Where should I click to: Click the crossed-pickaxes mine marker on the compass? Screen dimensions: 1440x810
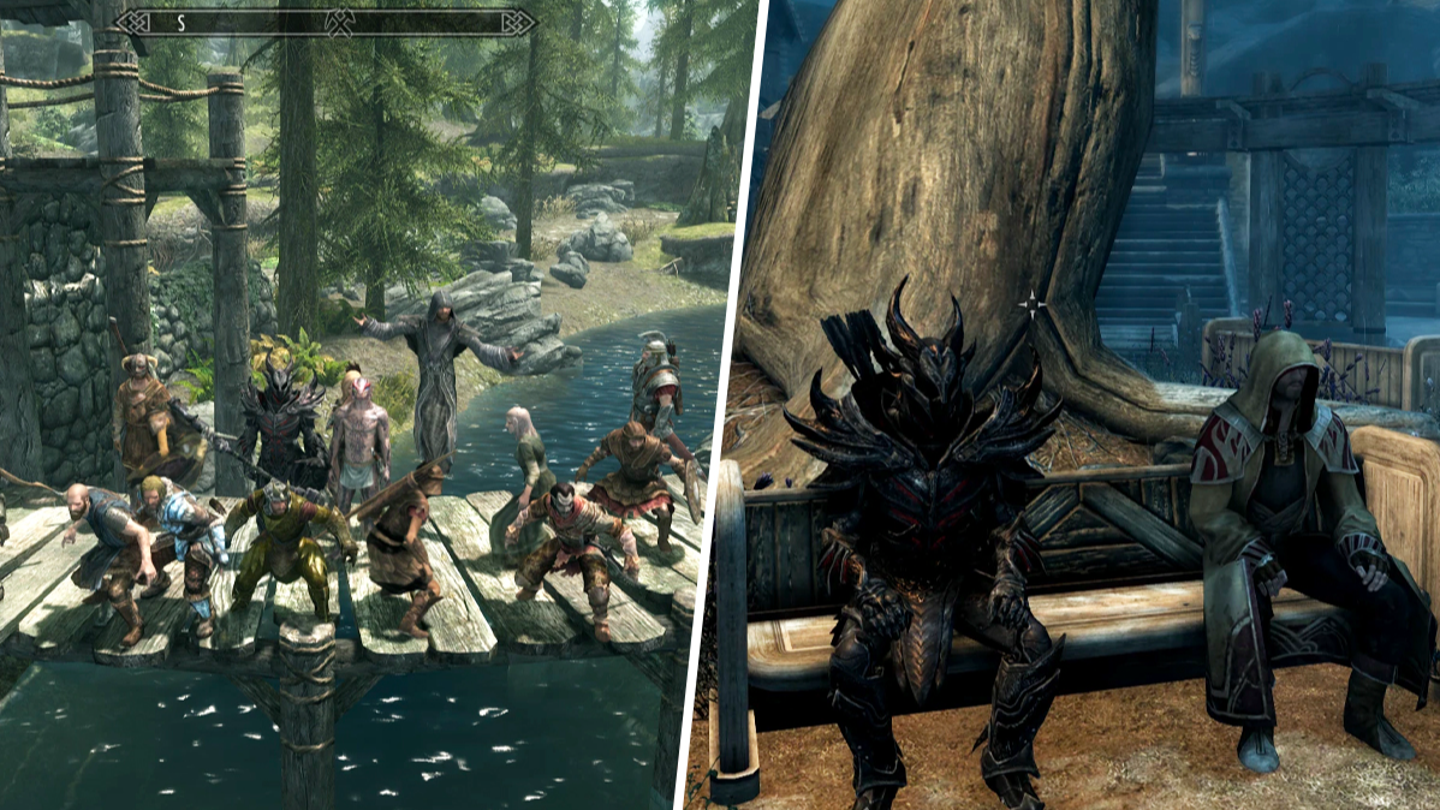click(x=339, y=22)
